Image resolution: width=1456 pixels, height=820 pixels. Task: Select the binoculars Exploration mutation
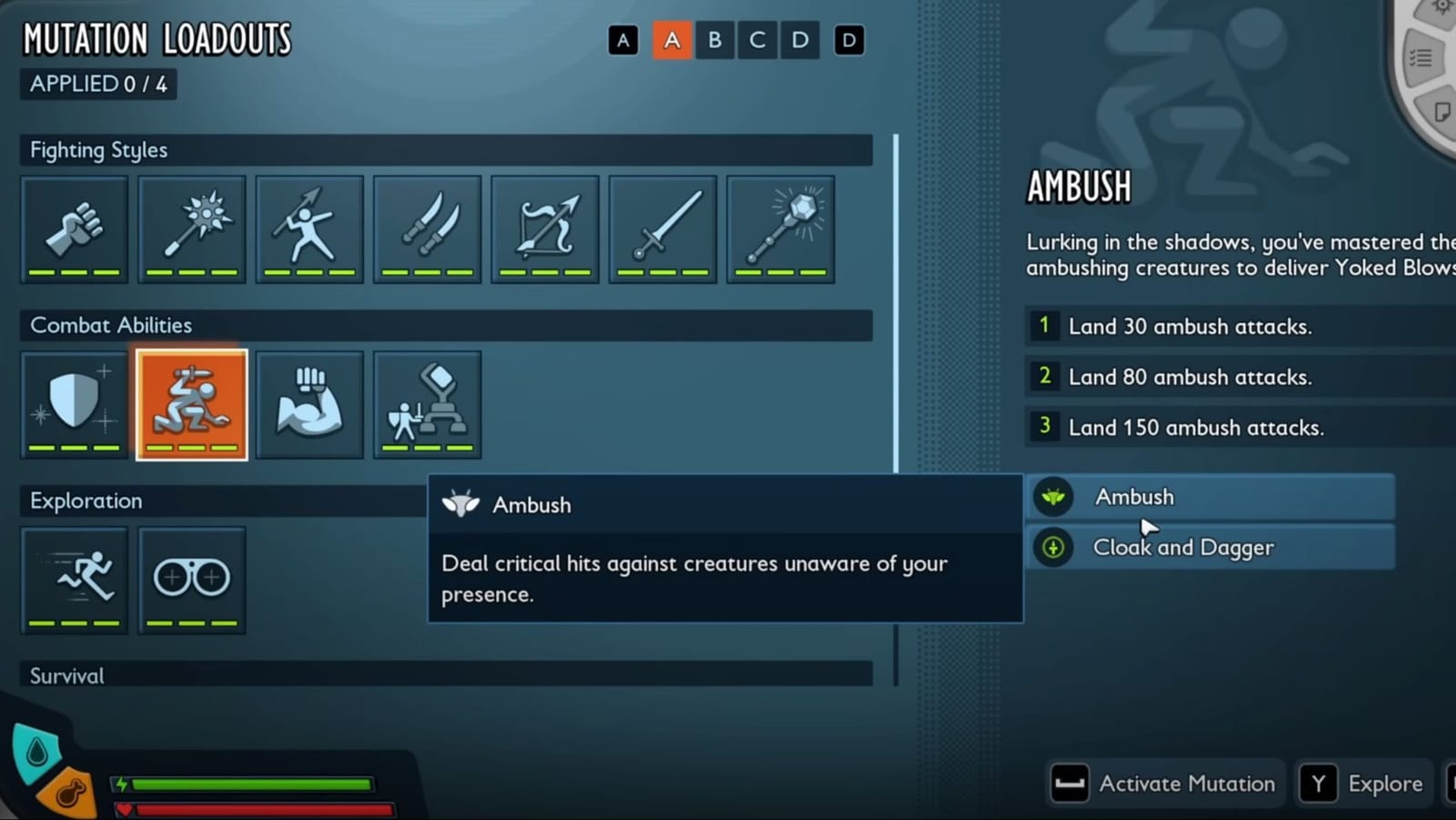point(191,578)
